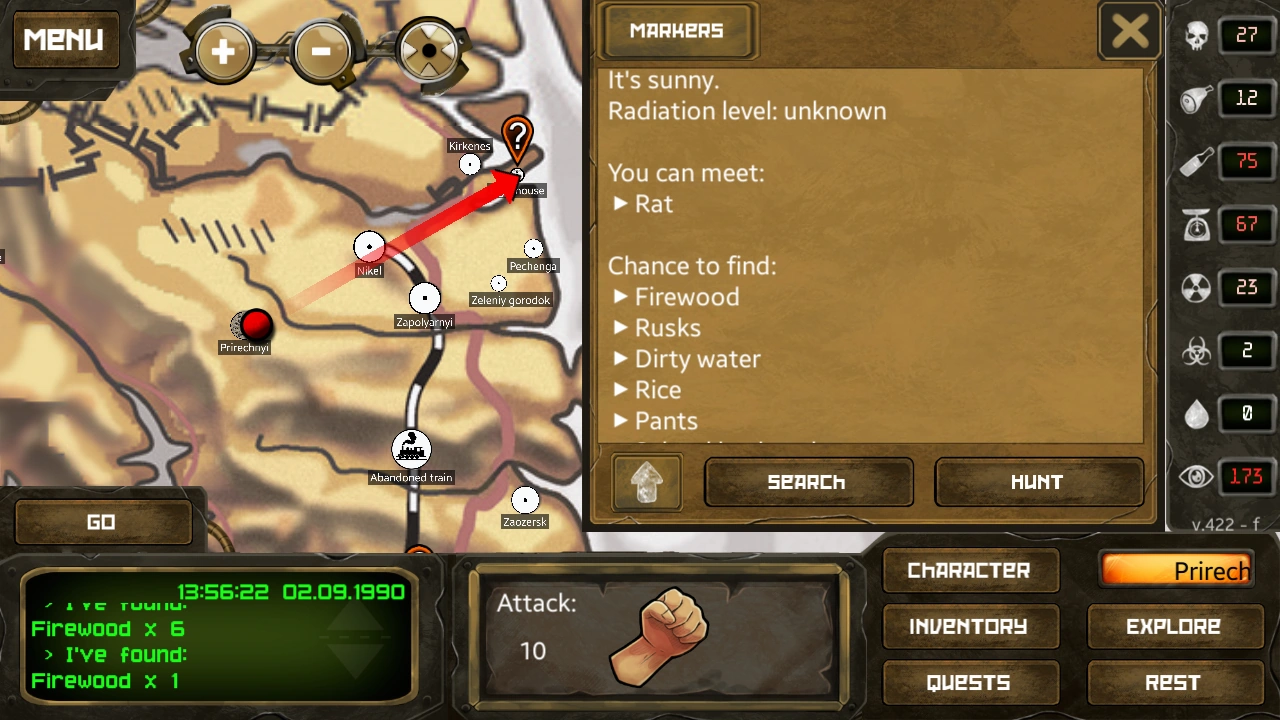This screenshot has width=1280, height=720.
Task: Explore the current area
Action: tap(1173, 627)
